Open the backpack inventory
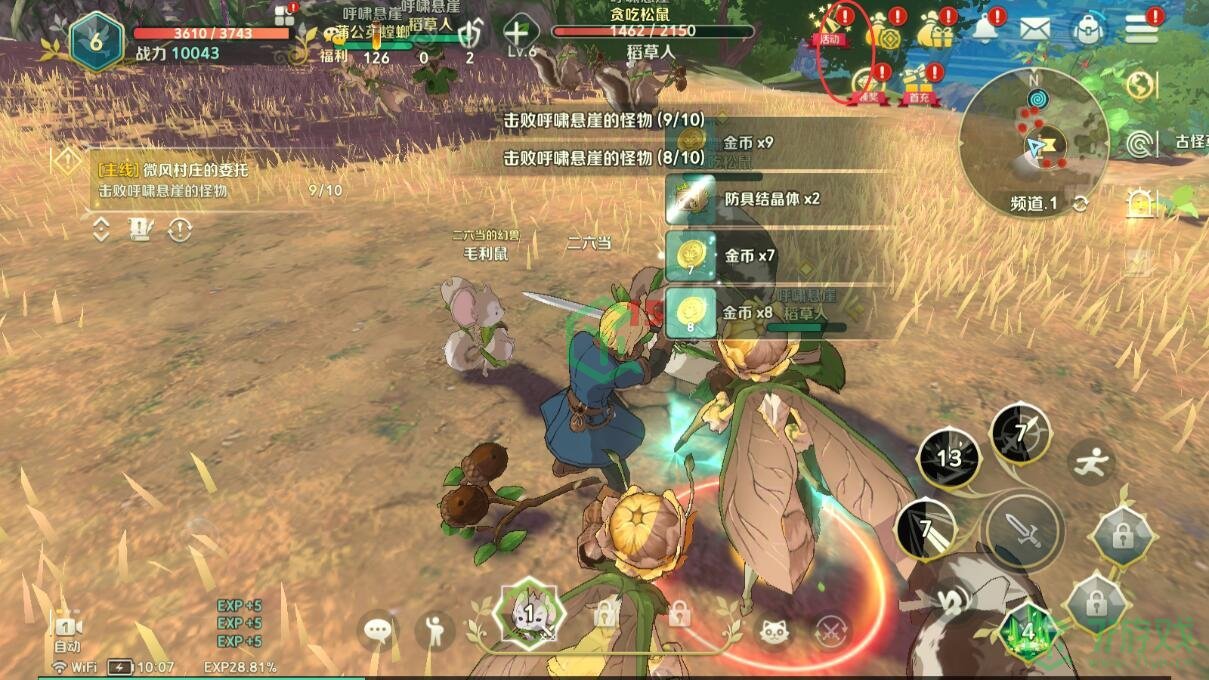Image resolution: width=1209 pixels, height=680 pixels. (x=1087, y=28)
